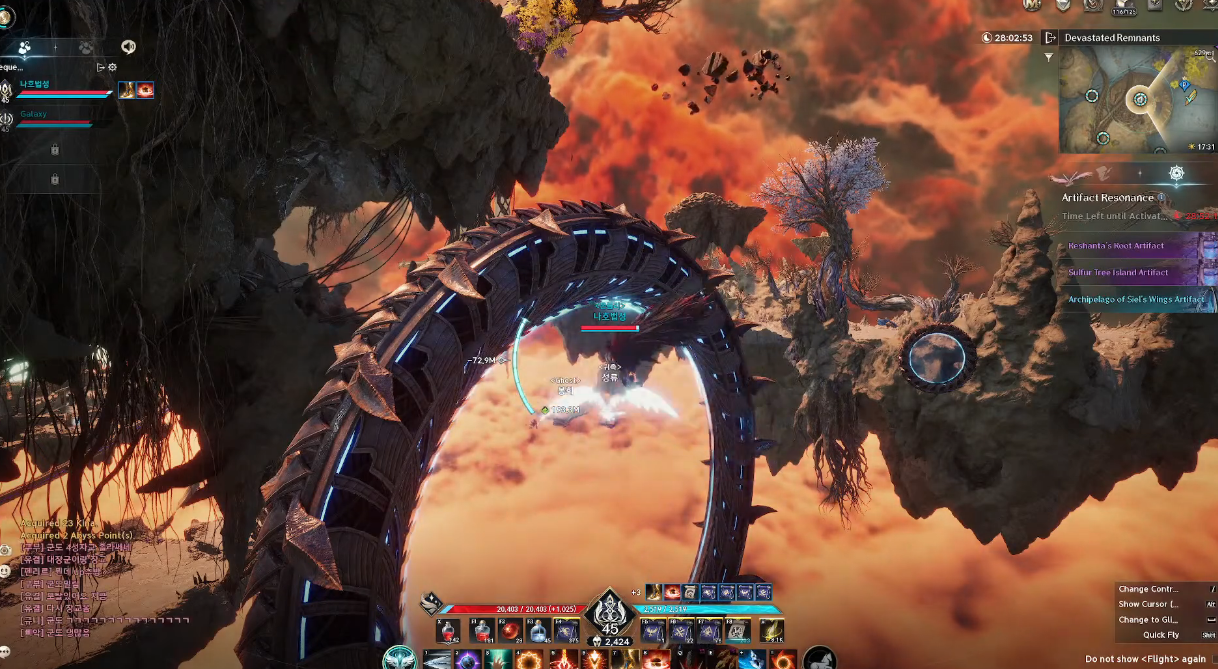Select party member Galaxy
The image size is (1218, 669).
(x=33, y=115)
